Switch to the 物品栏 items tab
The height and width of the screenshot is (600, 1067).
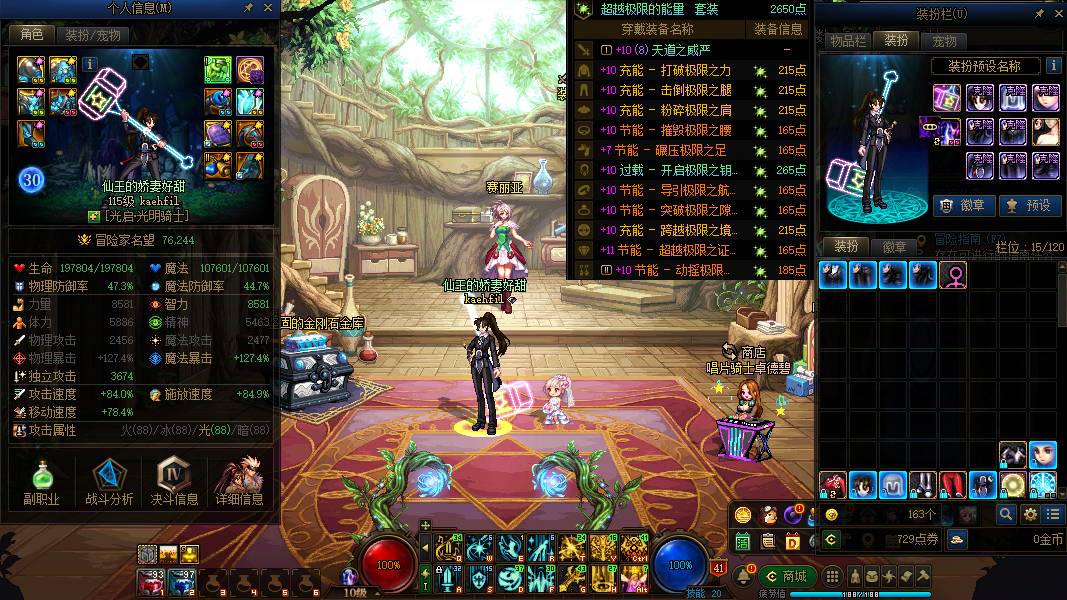point(848,41)
